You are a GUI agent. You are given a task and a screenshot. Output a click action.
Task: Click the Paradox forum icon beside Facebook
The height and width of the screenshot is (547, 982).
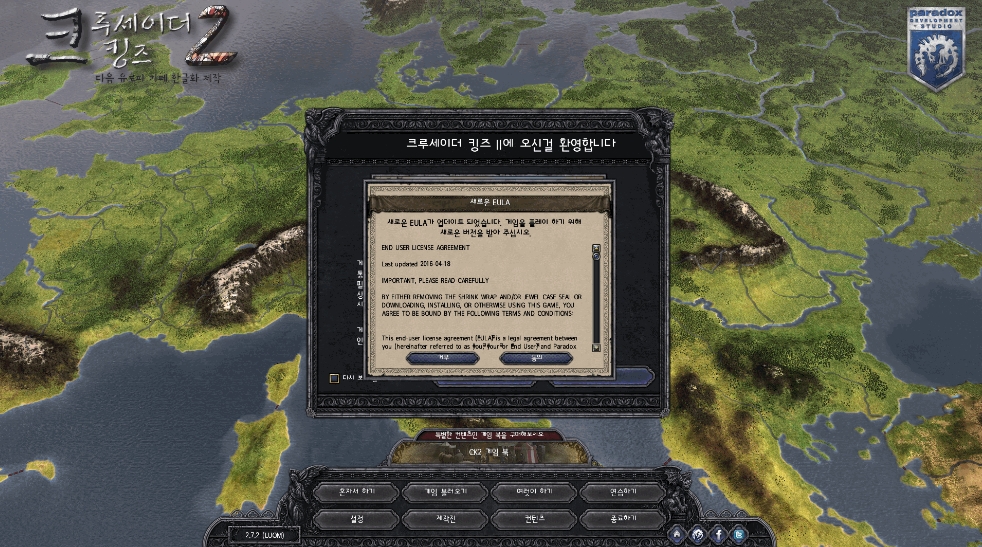pos(698,534)
